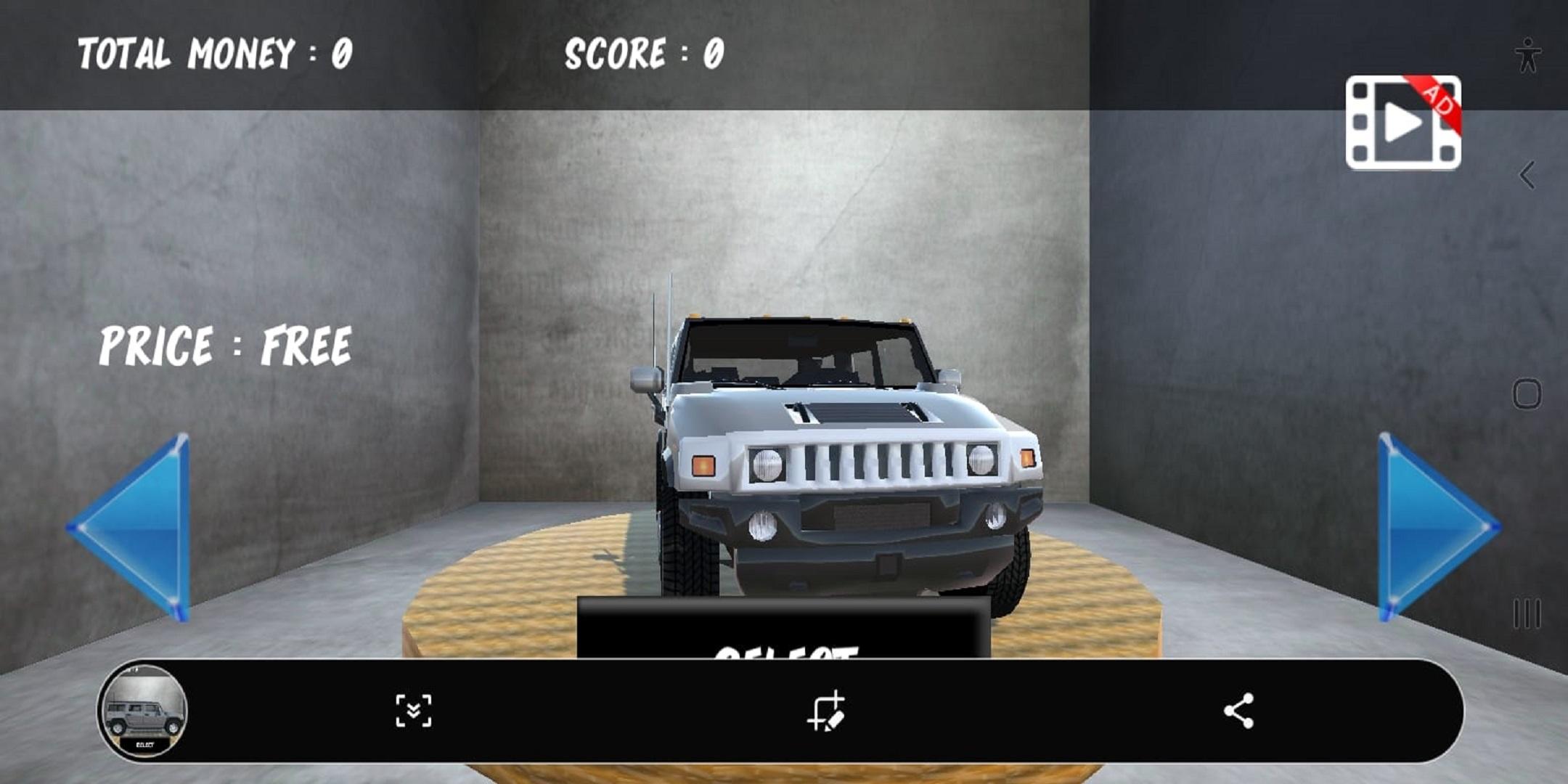
Task: Tap the Android back chevron
Action: tap(1527, 174)
